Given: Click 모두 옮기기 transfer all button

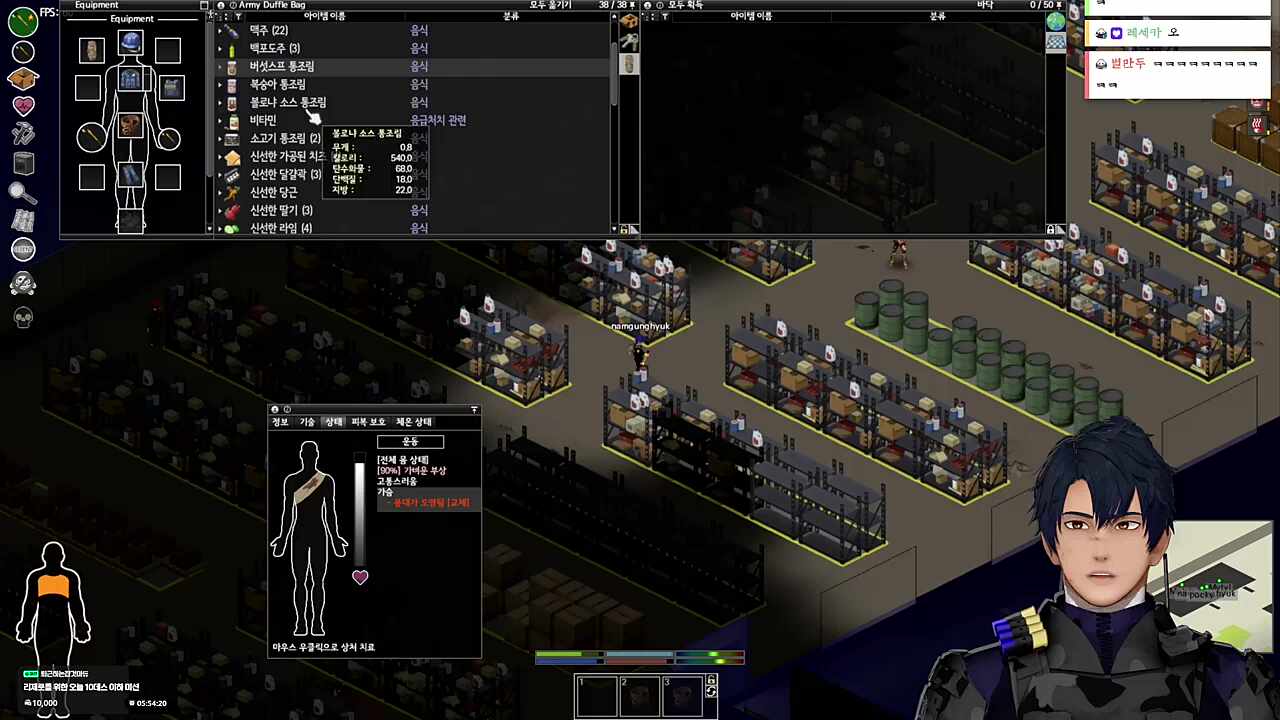Looking at the screenshot, I should point(551,5).
